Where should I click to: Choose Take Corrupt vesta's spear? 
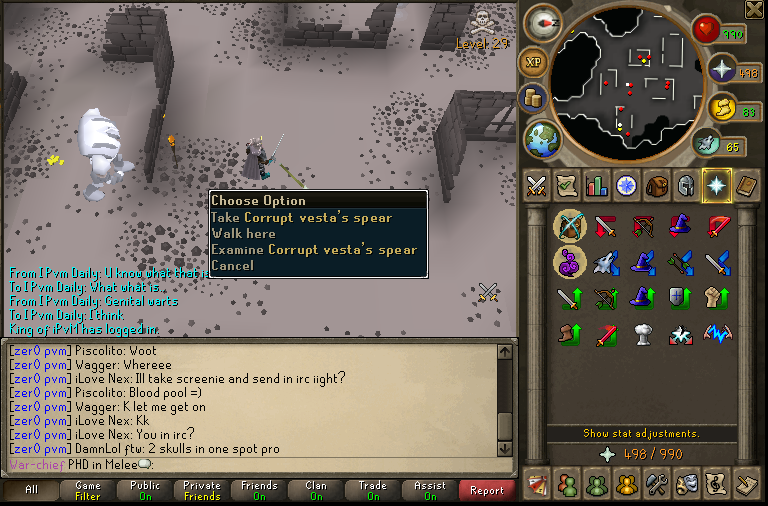(301, 218)
